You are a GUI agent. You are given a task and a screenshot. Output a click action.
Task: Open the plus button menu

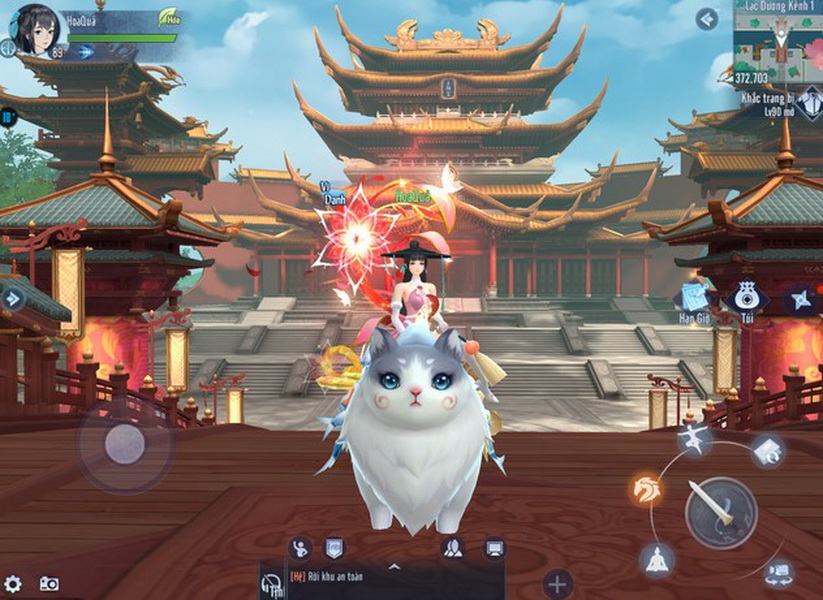click(x=557, y=583)
